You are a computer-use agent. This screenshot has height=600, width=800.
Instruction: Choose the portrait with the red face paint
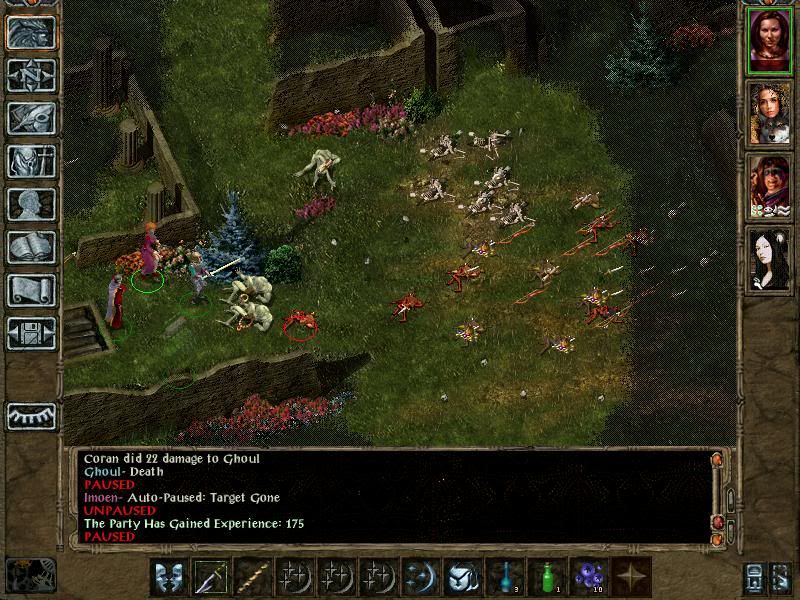769,186
